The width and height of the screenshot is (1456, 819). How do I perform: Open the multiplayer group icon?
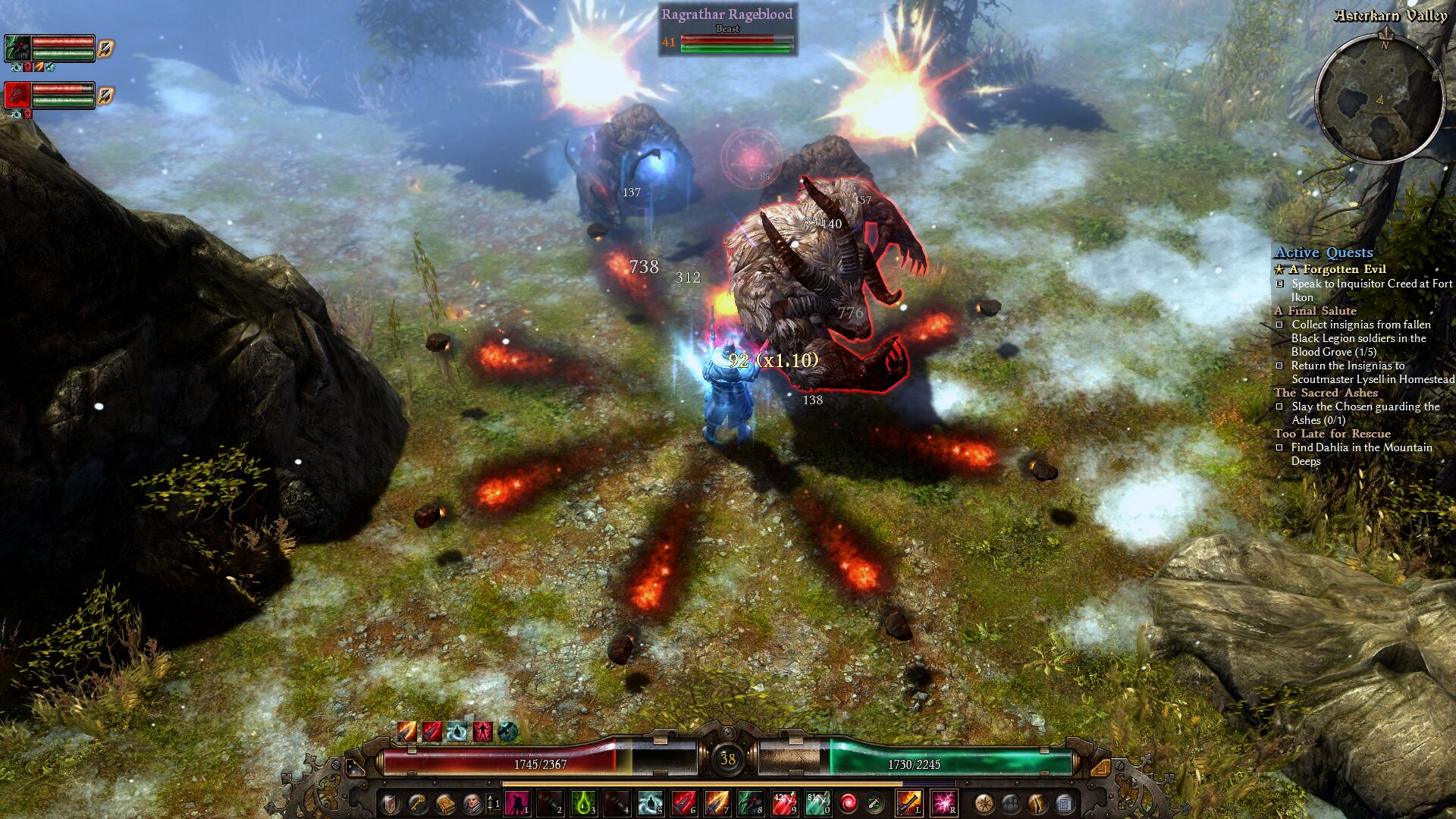point(1011,803)
